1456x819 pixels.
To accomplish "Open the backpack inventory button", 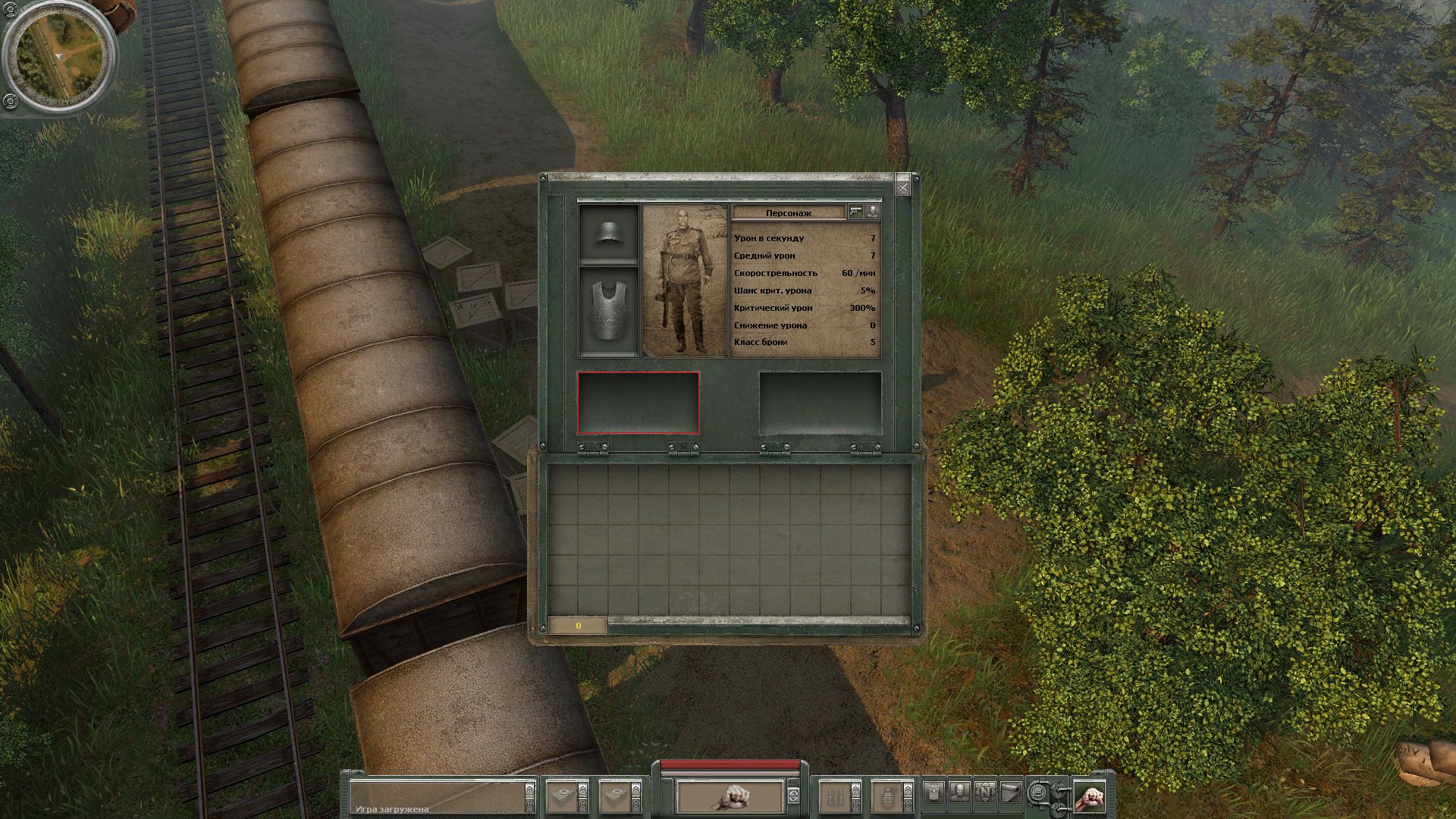I will (x=934, y=793).
